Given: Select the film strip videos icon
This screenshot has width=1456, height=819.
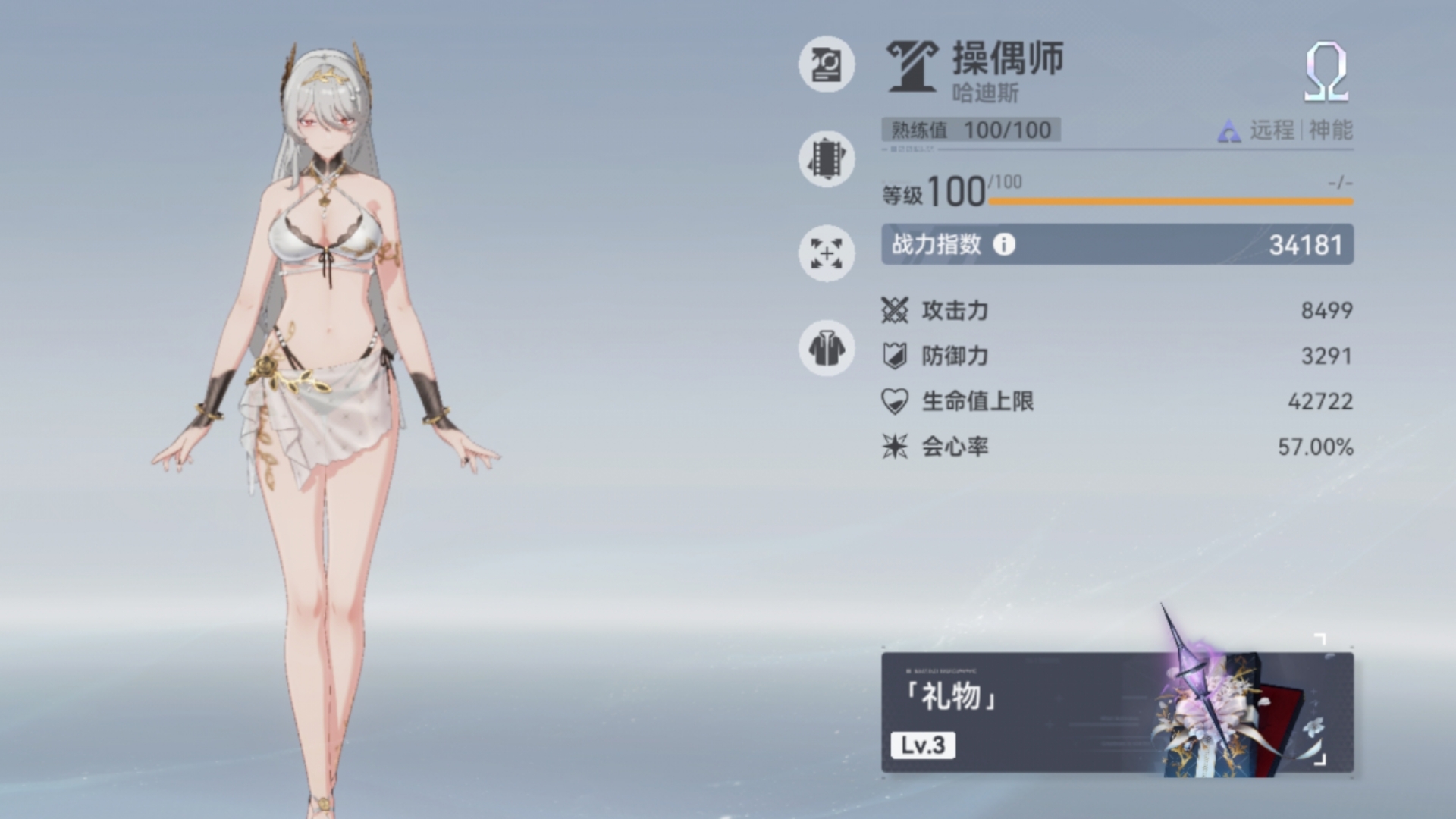Looking at the screenshot, I should (826, 159).
